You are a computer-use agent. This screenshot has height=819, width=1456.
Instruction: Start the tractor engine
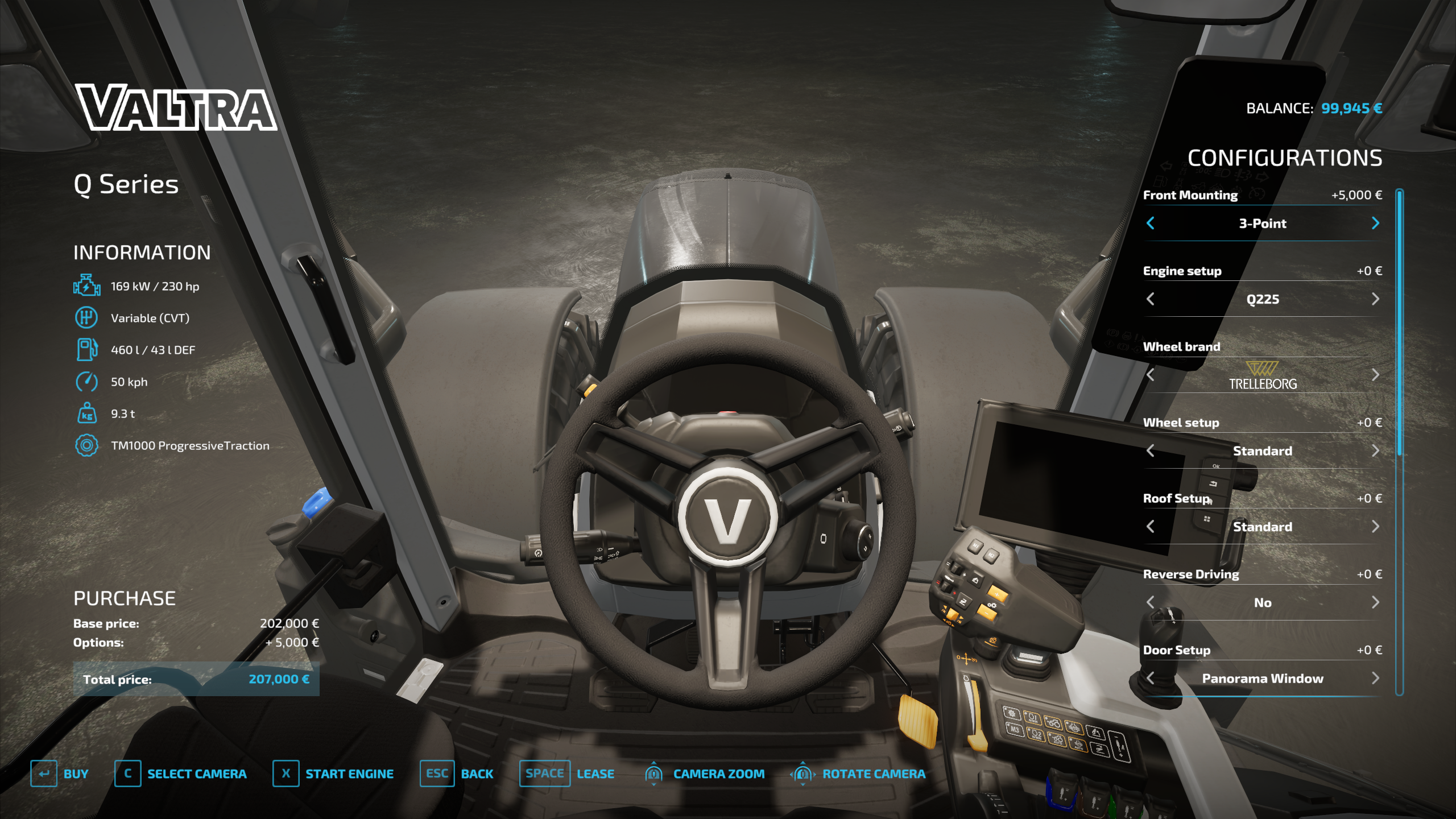coord(333,773)
